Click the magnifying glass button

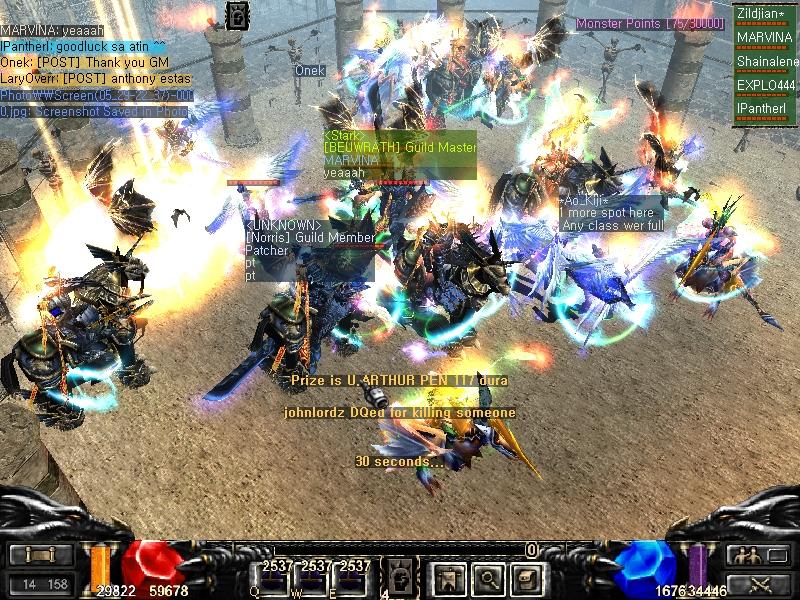(486, 576)
